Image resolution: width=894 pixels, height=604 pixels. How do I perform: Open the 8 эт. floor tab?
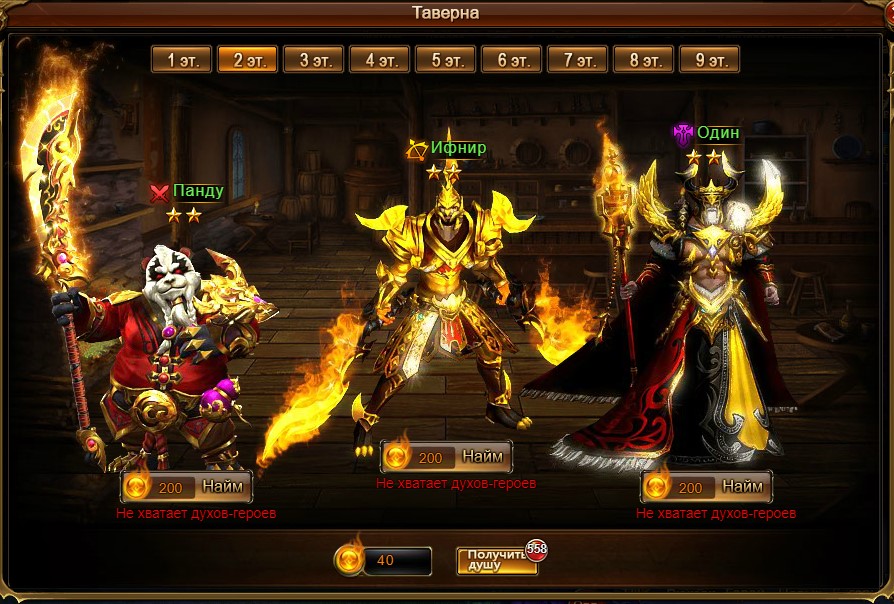pos(643,60)
